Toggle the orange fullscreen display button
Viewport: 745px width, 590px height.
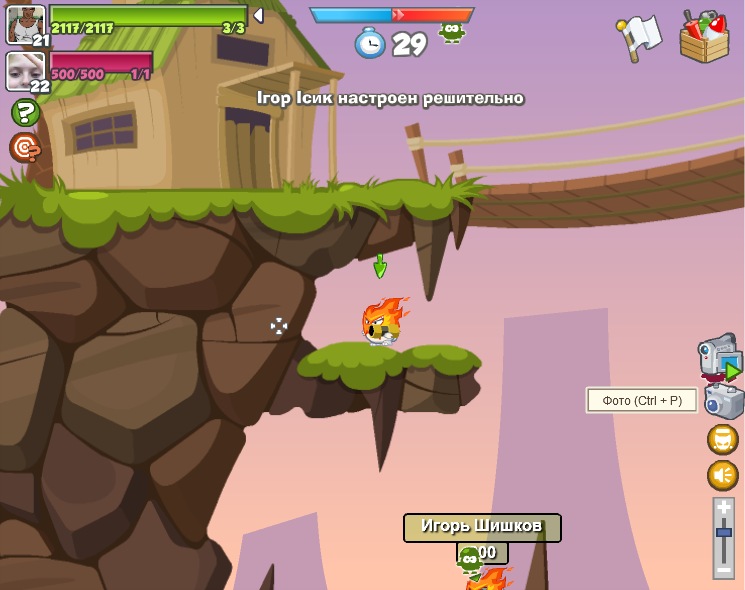point(722,439)
